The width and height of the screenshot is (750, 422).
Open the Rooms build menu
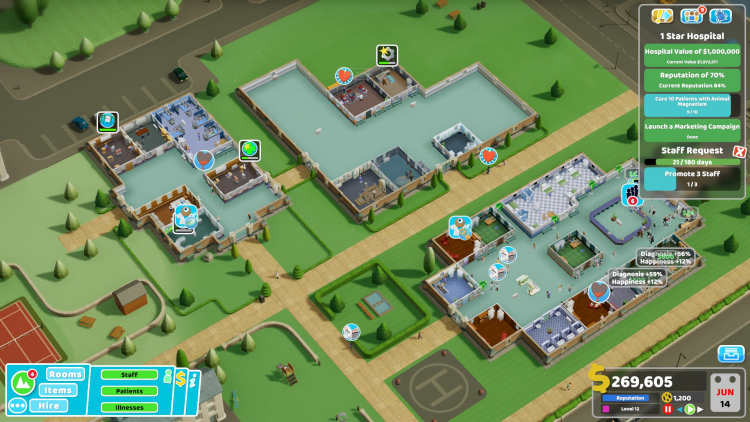[x=65, y=374]
